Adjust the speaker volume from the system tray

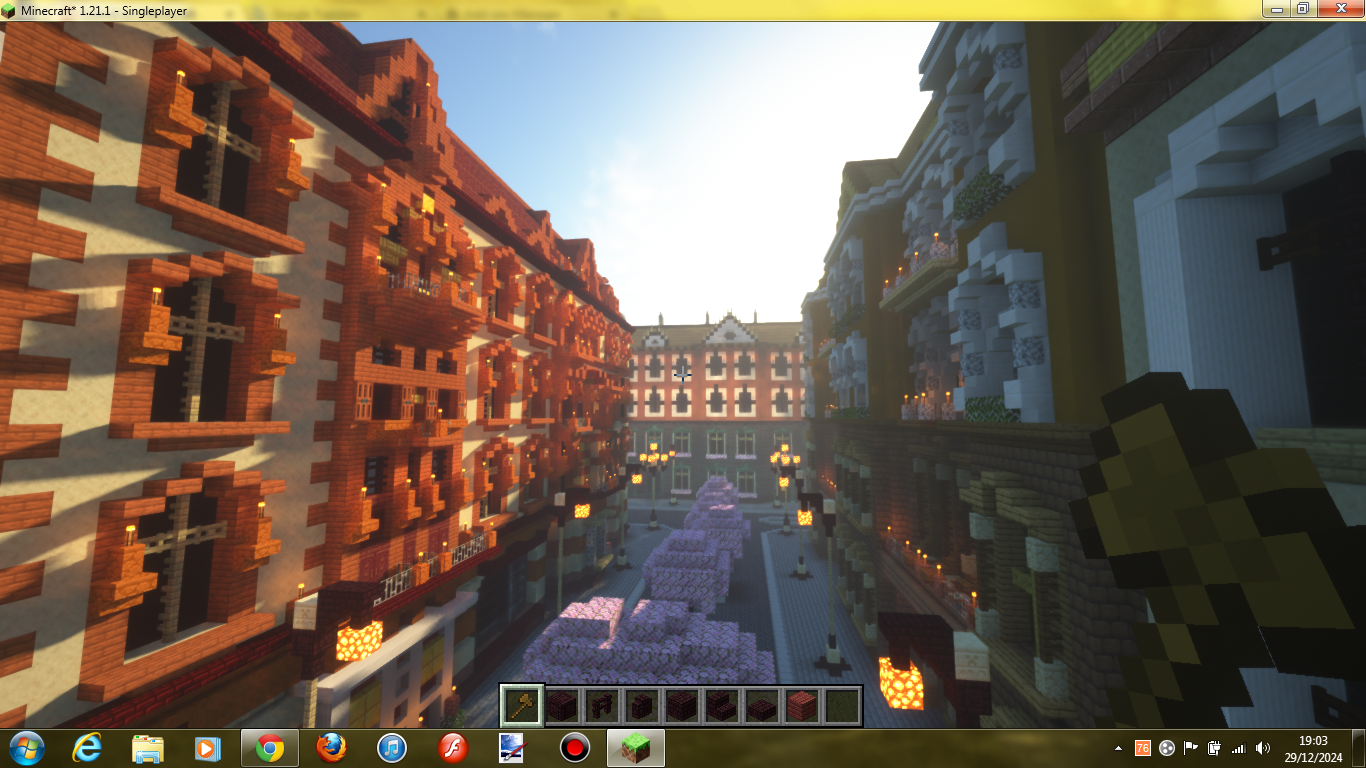(1264, 749)
